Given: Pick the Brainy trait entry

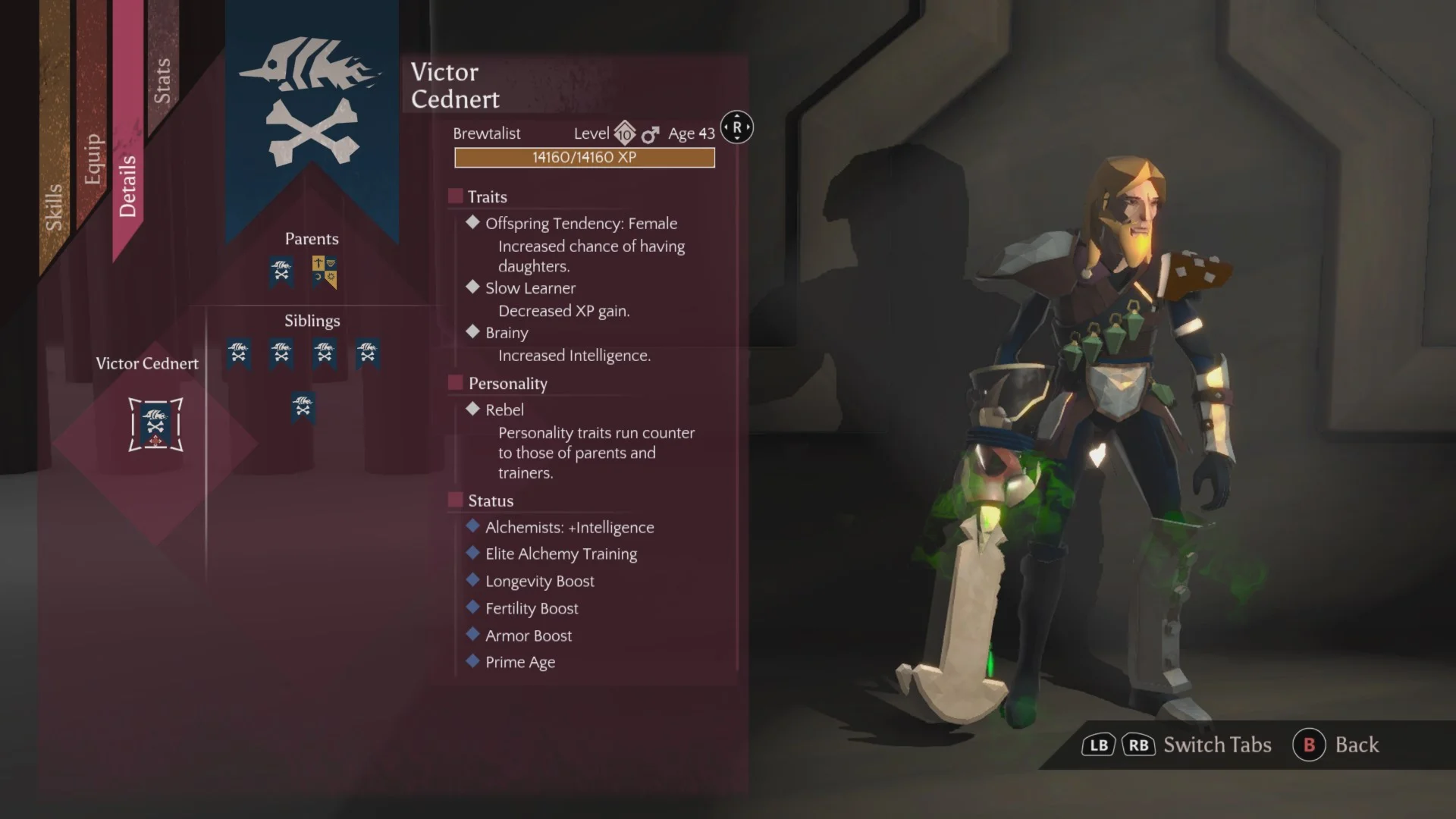Looking at the screenshot, I should click(x=507, y=333).
